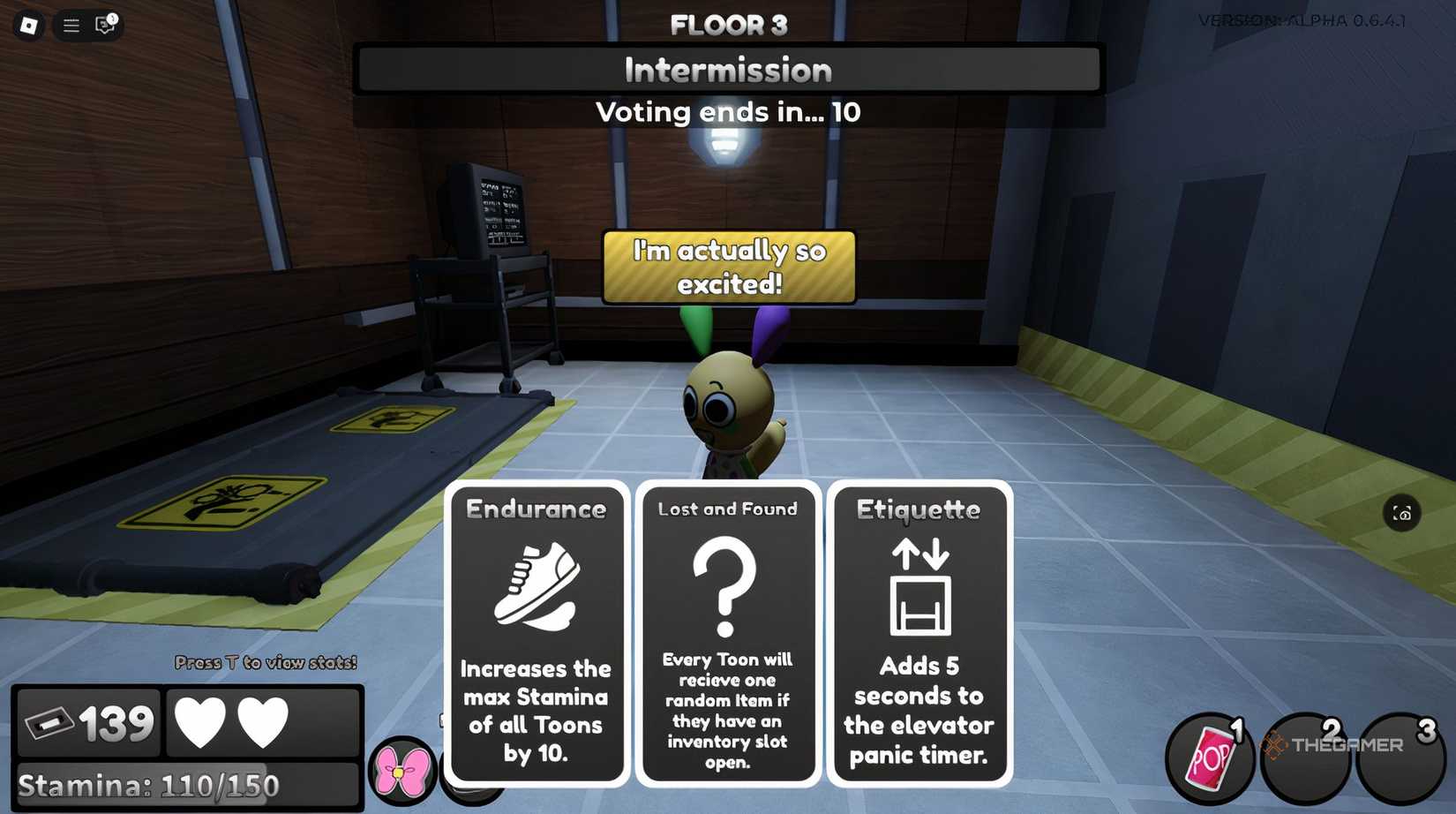Viewport: 1456px width, 814px height.
Task: Click the screenshot capture icon on the right
Action: (1401, 513)
